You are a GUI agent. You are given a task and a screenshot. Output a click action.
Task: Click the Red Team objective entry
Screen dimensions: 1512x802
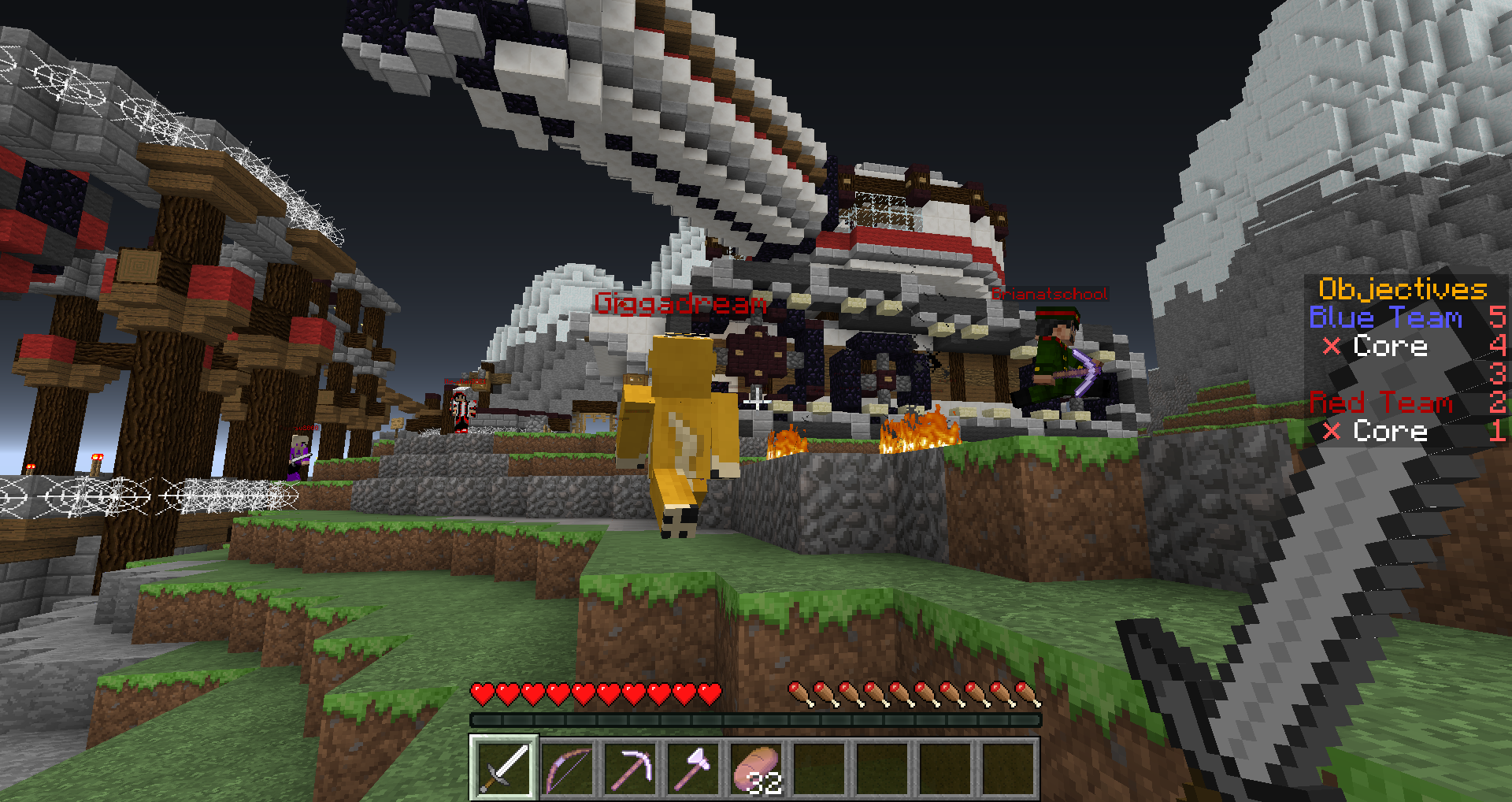pyautogui.click(x=1380, y=403)
